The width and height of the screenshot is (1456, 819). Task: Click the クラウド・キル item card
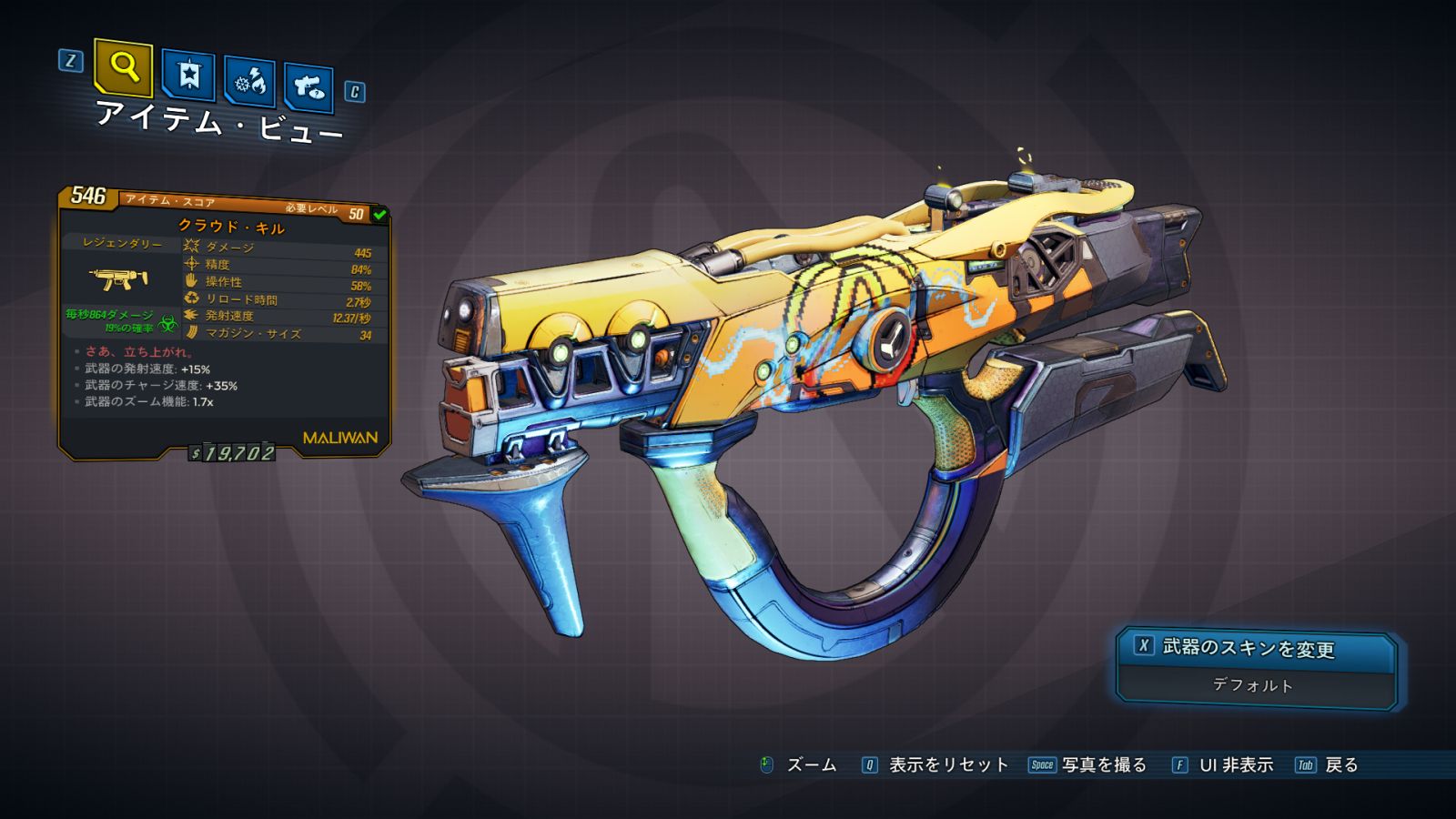(225, 323)
